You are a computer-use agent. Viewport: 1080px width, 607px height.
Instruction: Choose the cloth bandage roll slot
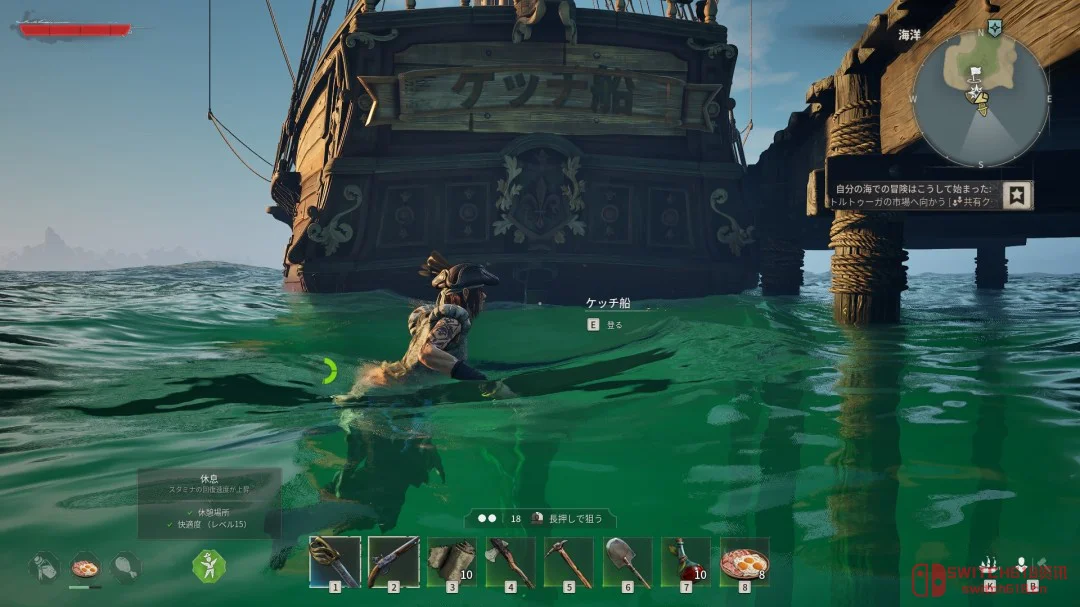click(x=452, y=562)
